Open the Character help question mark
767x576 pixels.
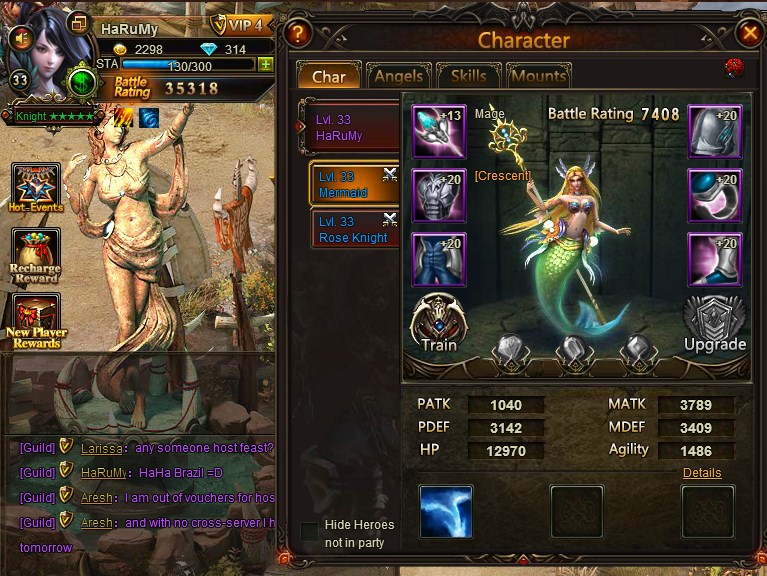click(297, 33)
